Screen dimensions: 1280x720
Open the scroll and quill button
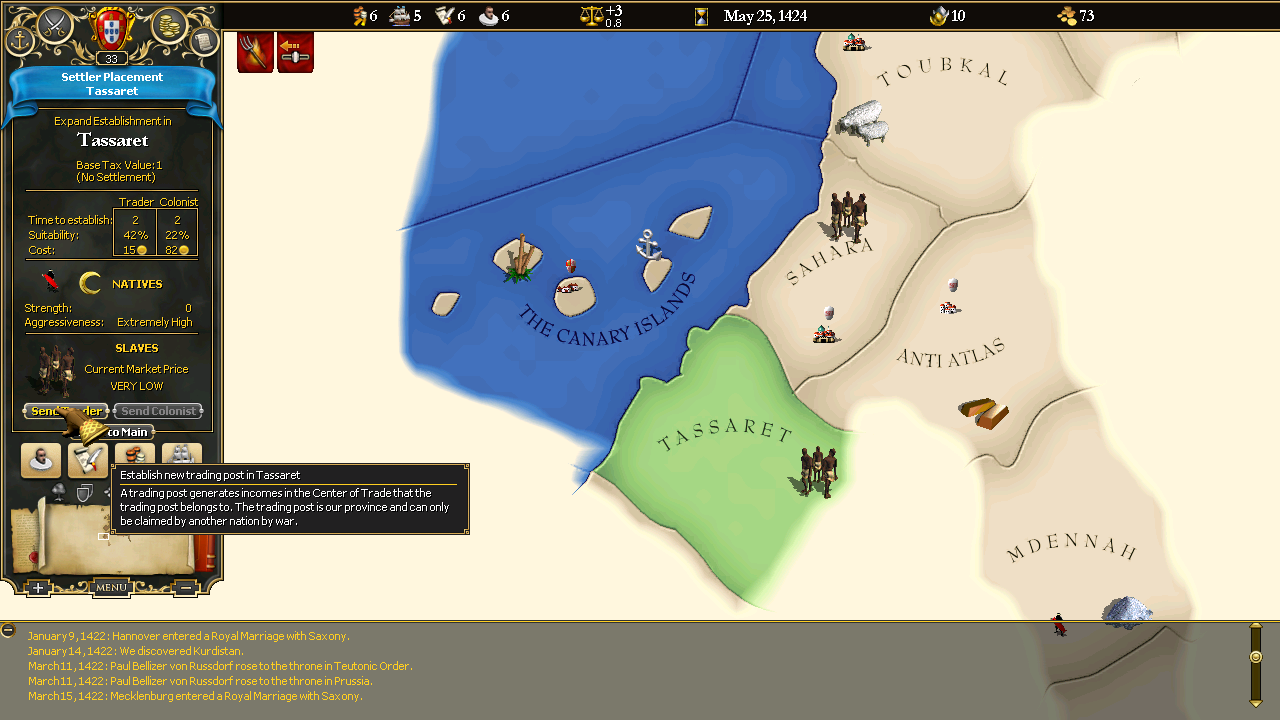[87, 460]
